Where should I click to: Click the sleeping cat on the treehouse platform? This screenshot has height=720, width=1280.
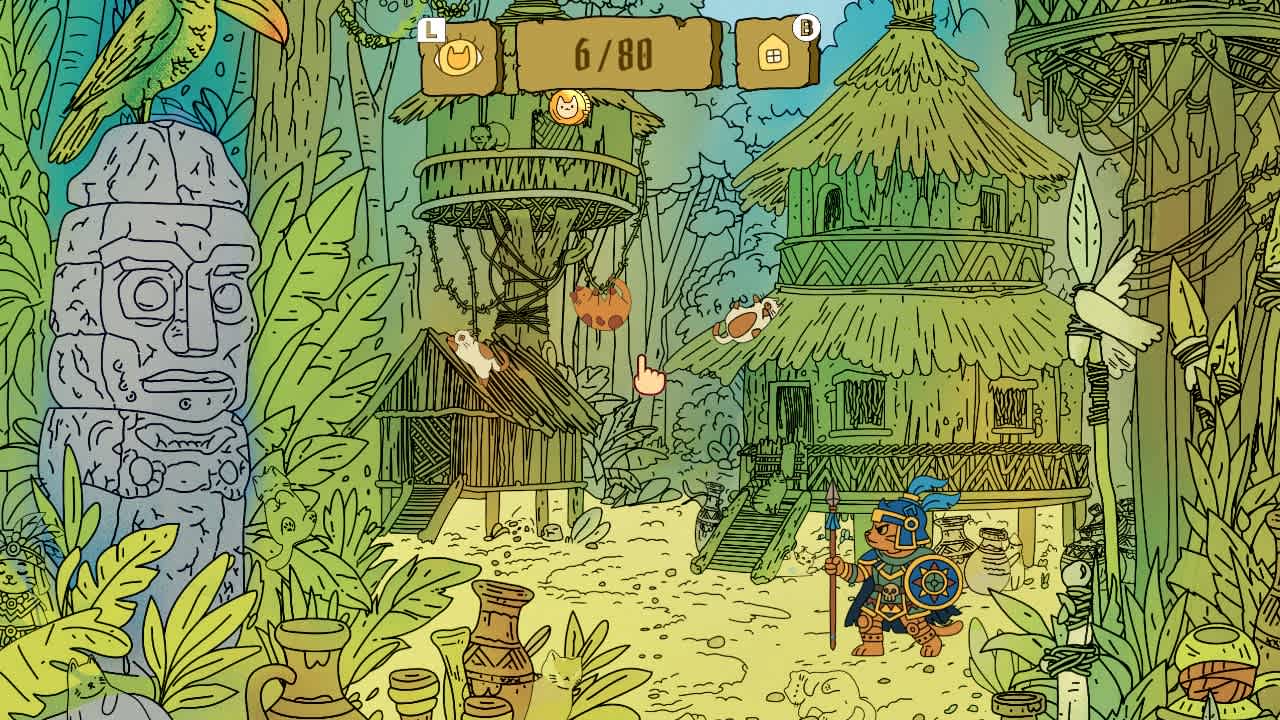(x=486, y=137)
